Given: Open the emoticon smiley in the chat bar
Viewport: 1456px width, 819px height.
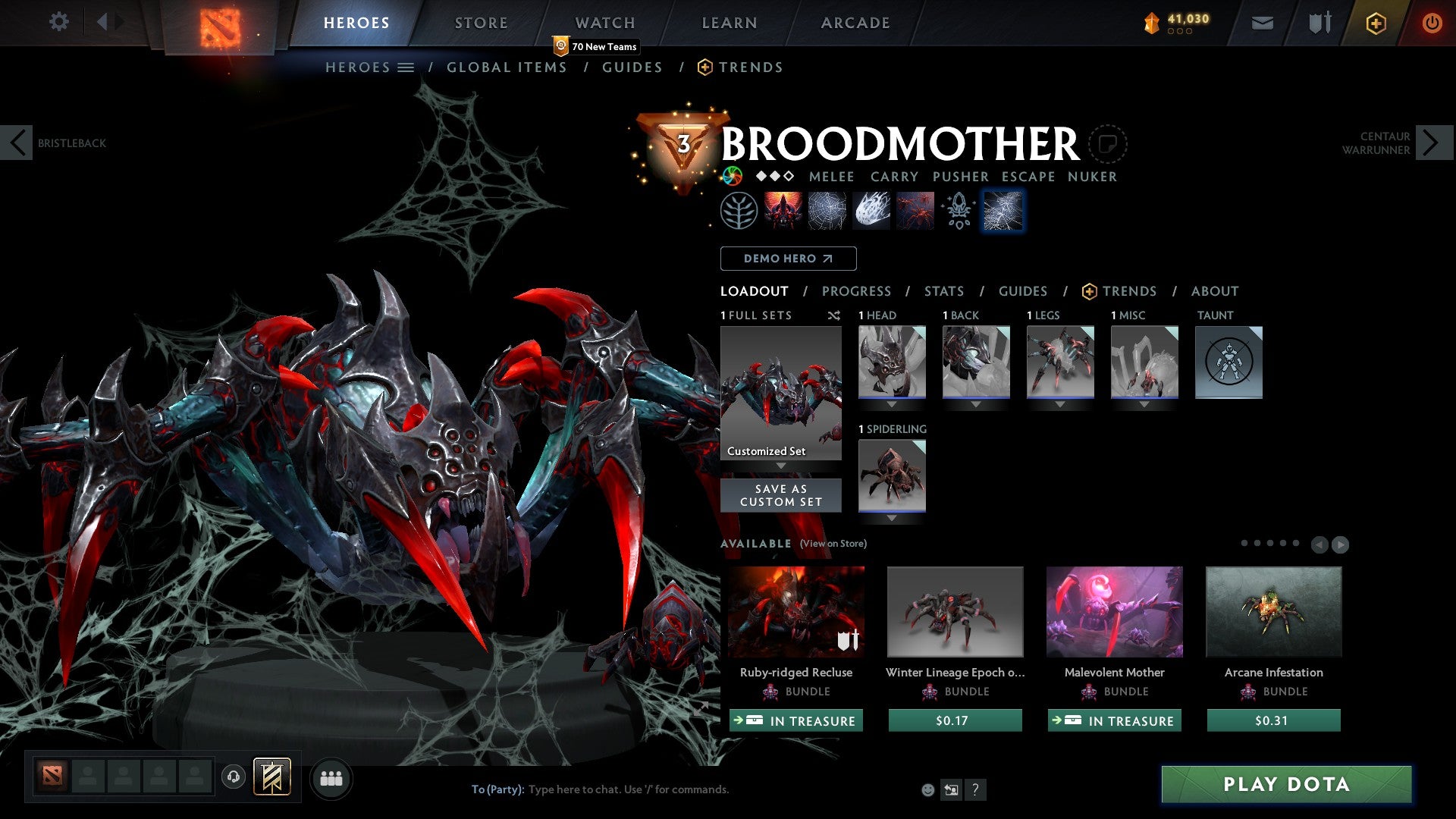Looking at the screenshot, I should pyautogui.click(x=927, y=789).
